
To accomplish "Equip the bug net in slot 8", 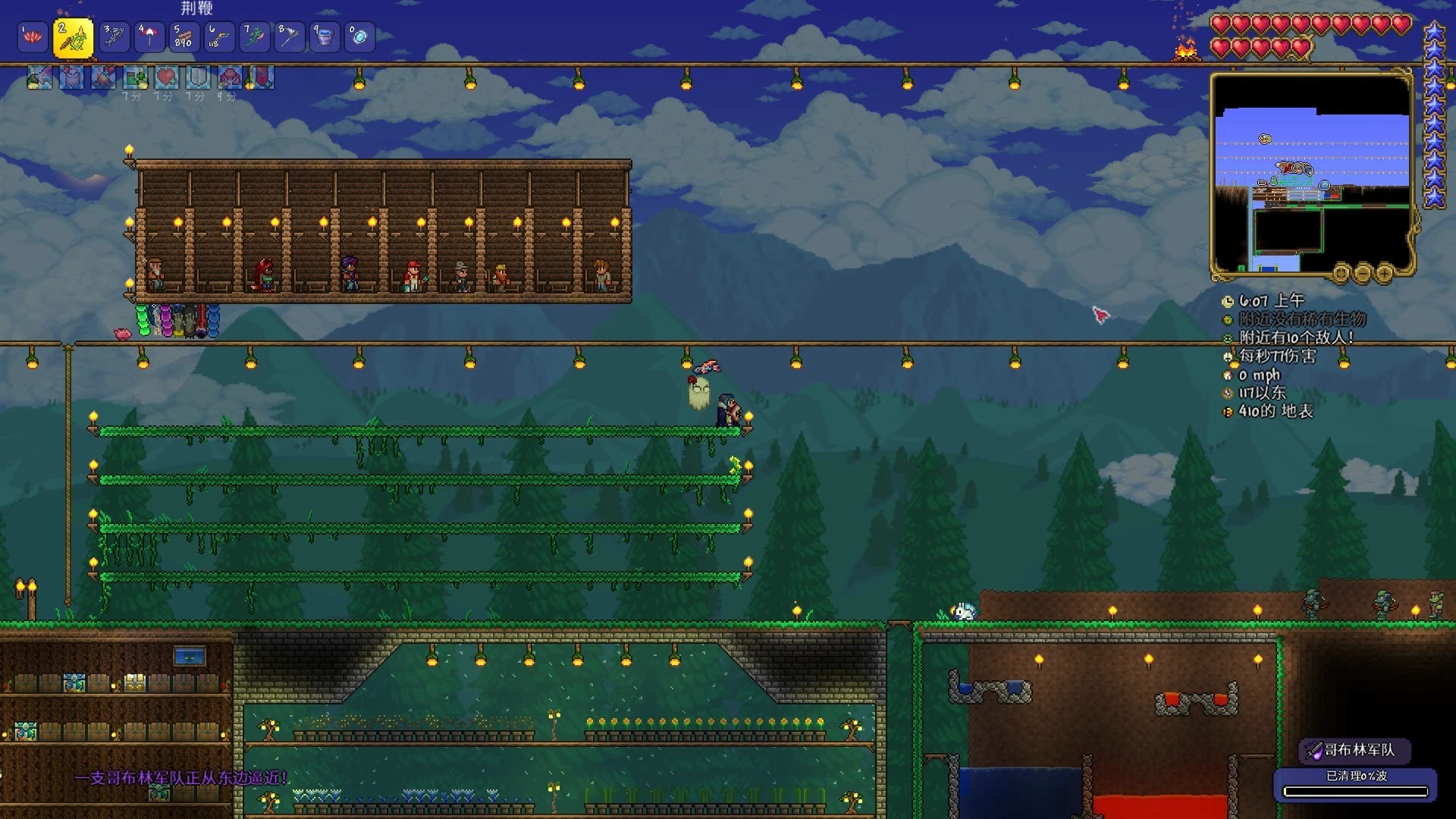I will tap(289, 36).
